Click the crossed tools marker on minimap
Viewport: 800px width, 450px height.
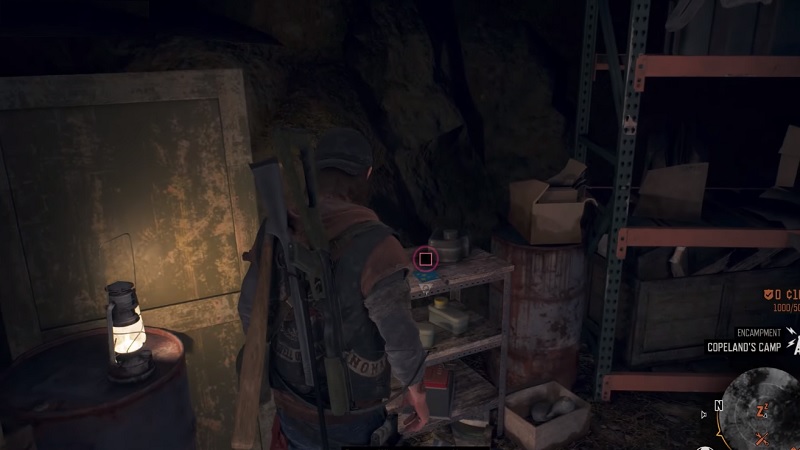pyautogui.click(x=764, y=438)
